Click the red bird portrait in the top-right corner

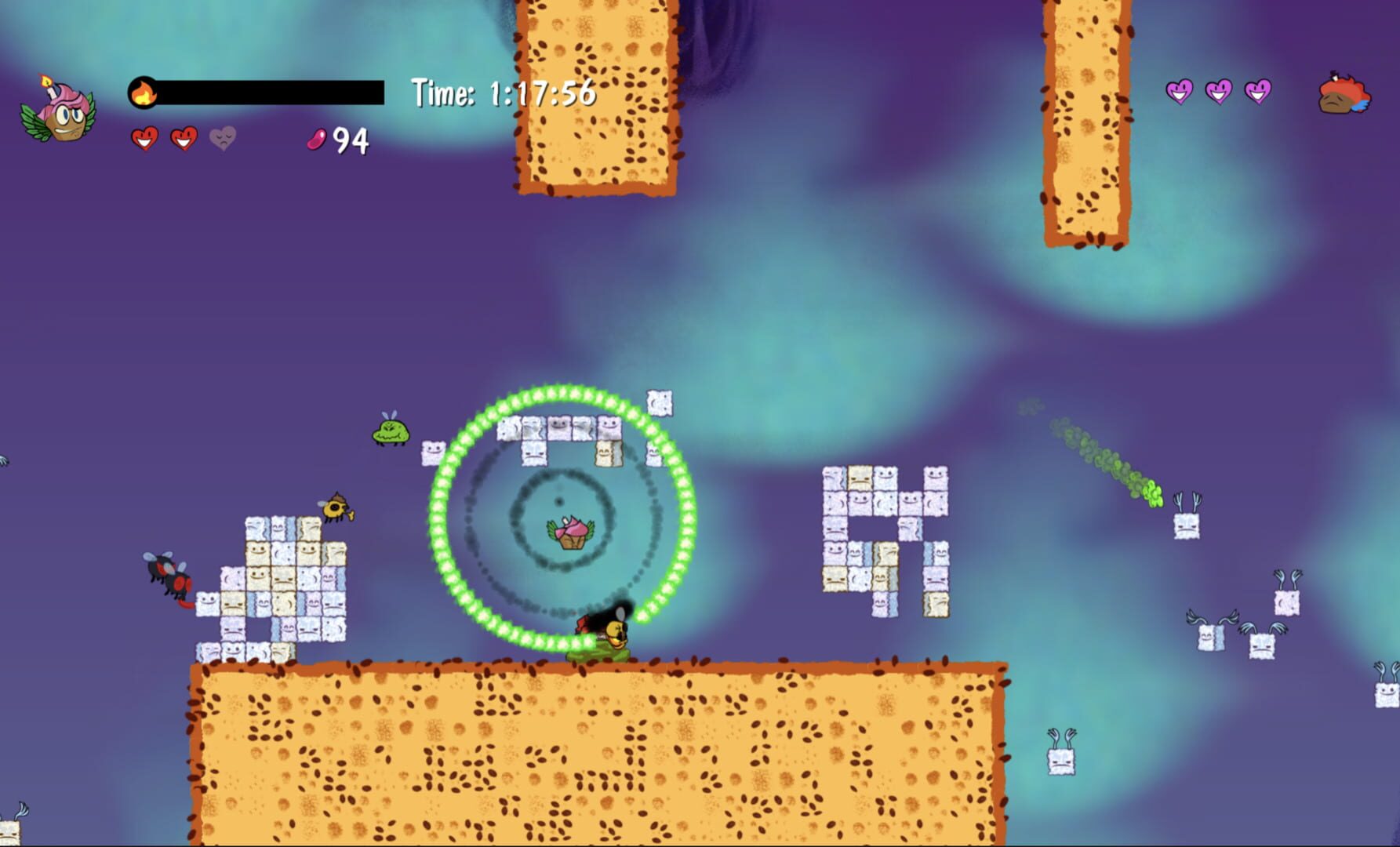1344,94
